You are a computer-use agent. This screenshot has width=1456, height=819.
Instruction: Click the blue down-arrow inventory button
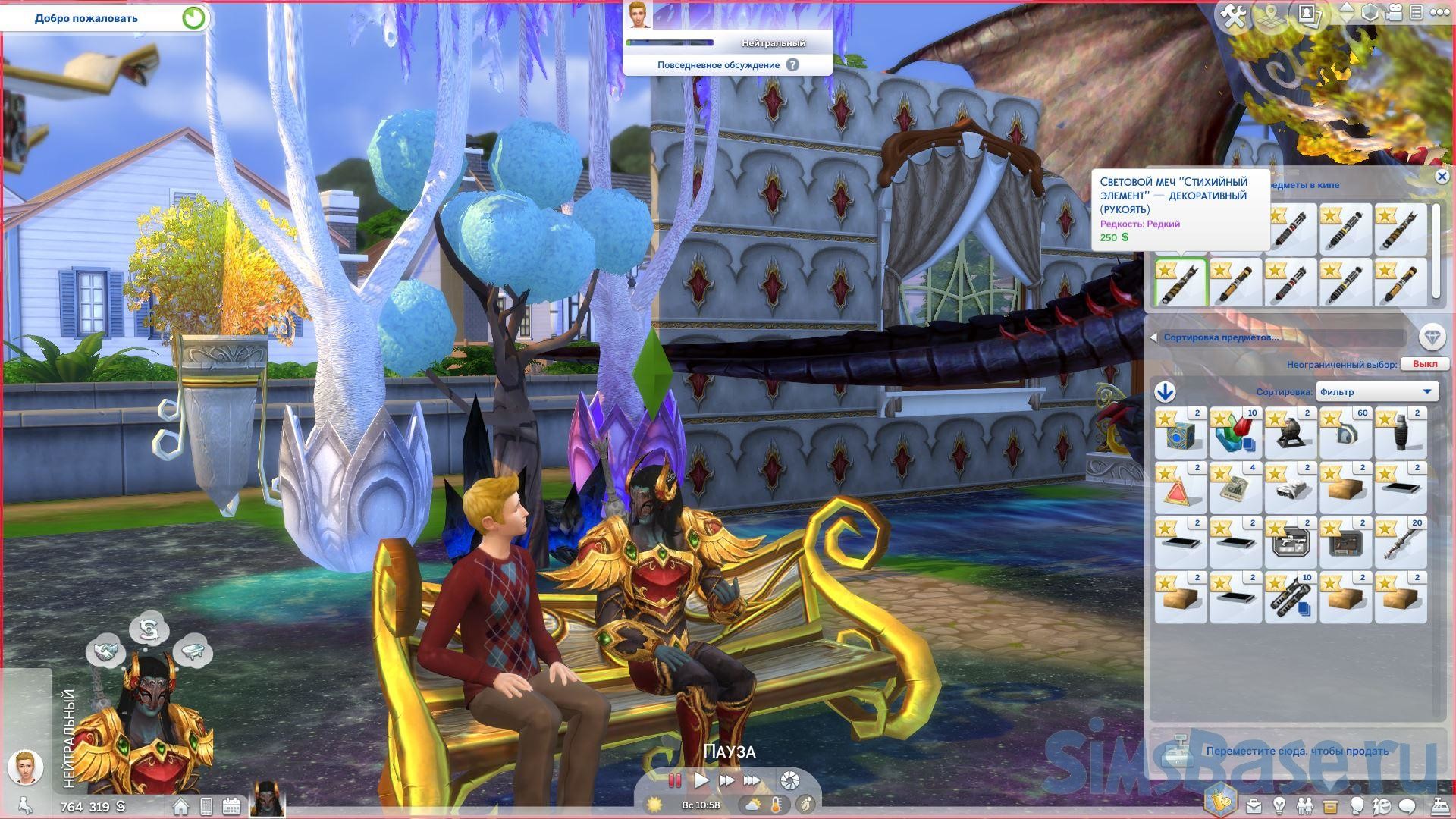click(x=1165, y=391)
